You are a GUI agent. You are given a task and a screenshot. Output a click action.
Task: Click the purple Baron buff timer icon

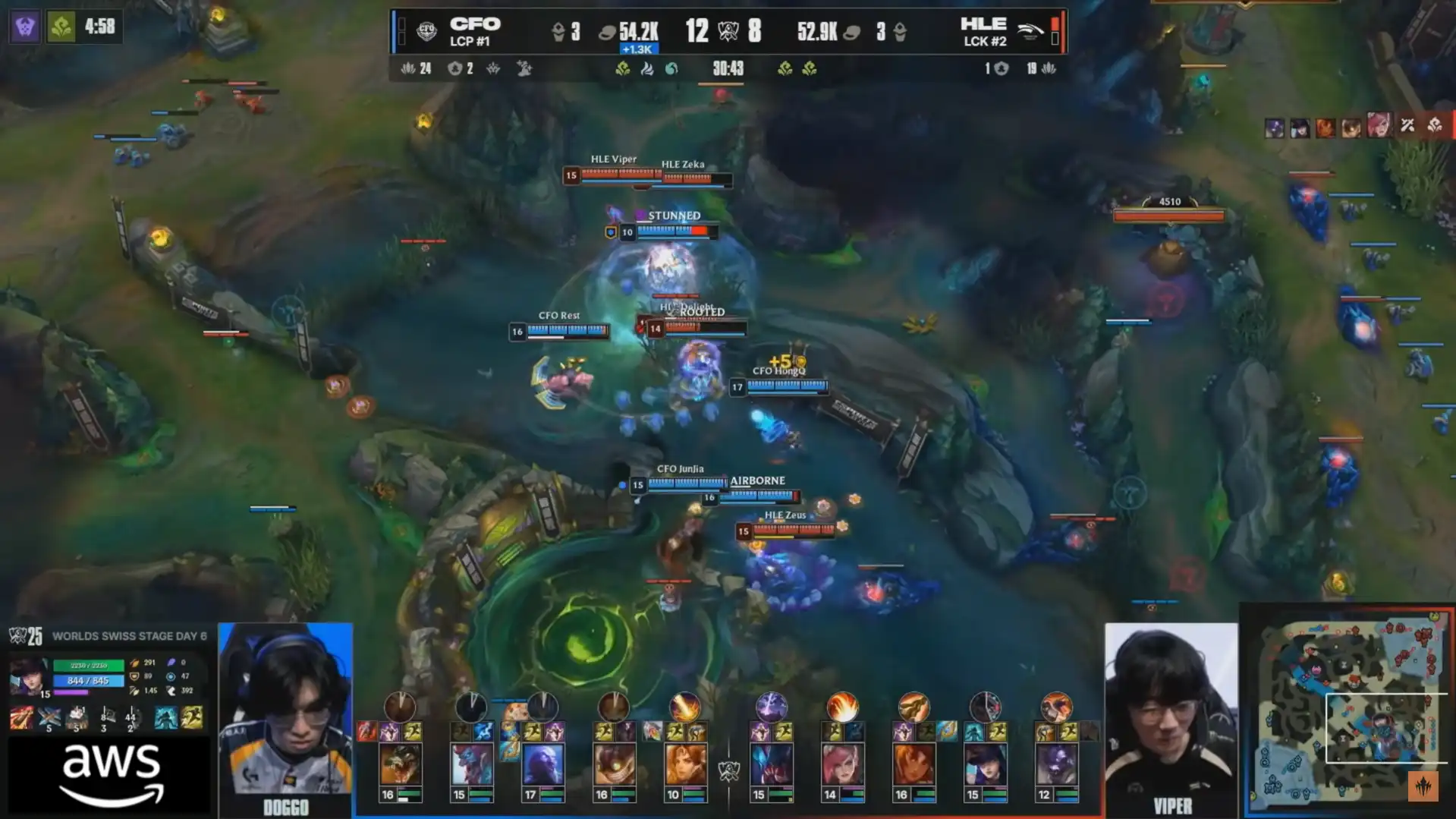(x=25, y=27)
